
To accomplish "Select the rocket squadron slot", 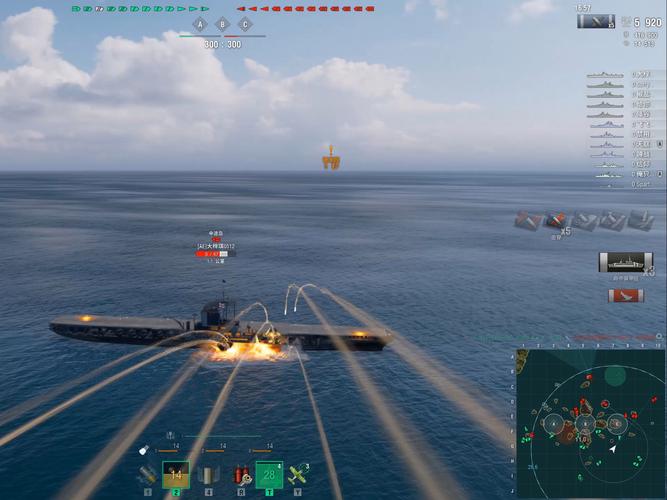I will pos(147,475).
